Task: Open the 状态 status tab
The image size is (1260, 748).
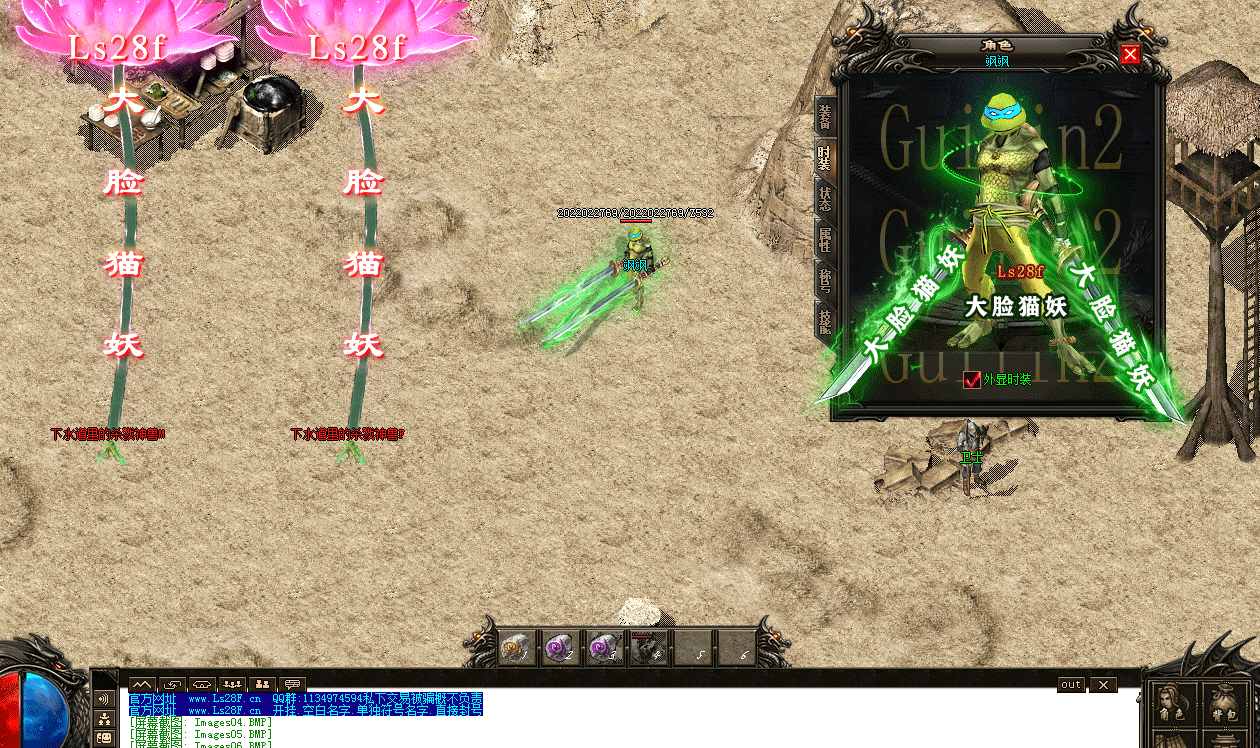Action: click(x=825, y=198)
